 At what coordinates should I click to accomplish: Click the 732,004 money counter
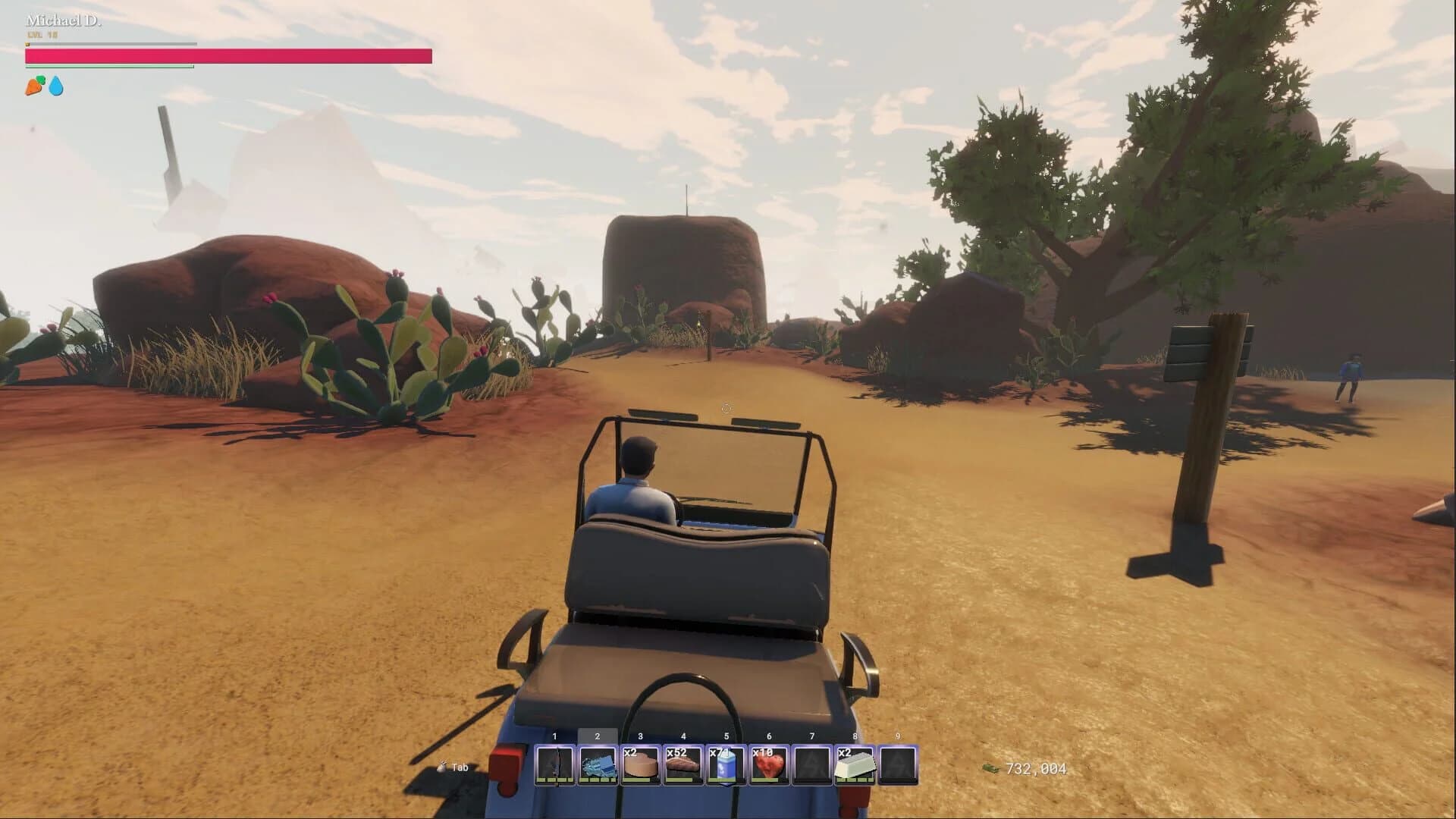(x=1036, y=767)
